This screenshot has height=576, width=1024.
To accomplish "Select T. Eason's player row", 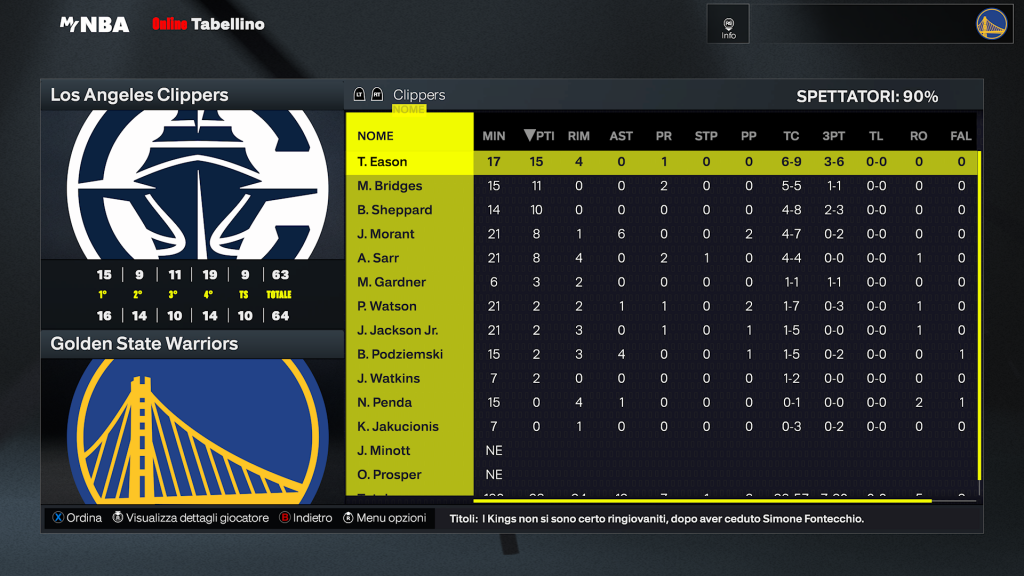I will coord(382,162).
